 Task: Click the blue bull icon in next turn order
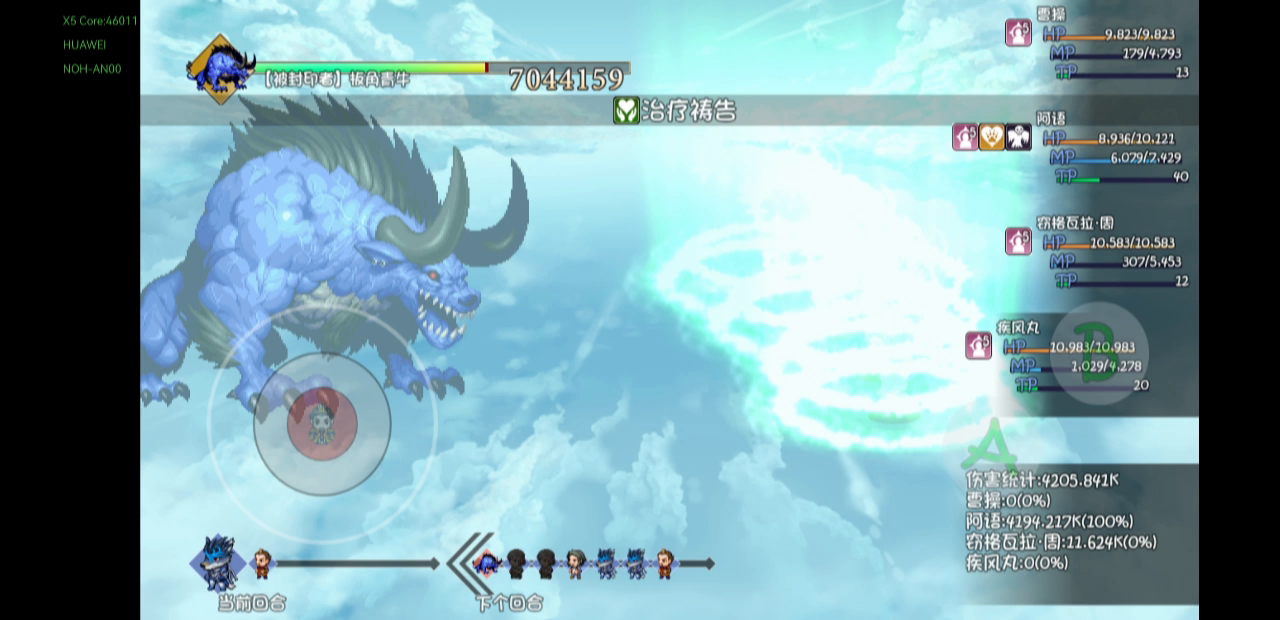point(487,564)
